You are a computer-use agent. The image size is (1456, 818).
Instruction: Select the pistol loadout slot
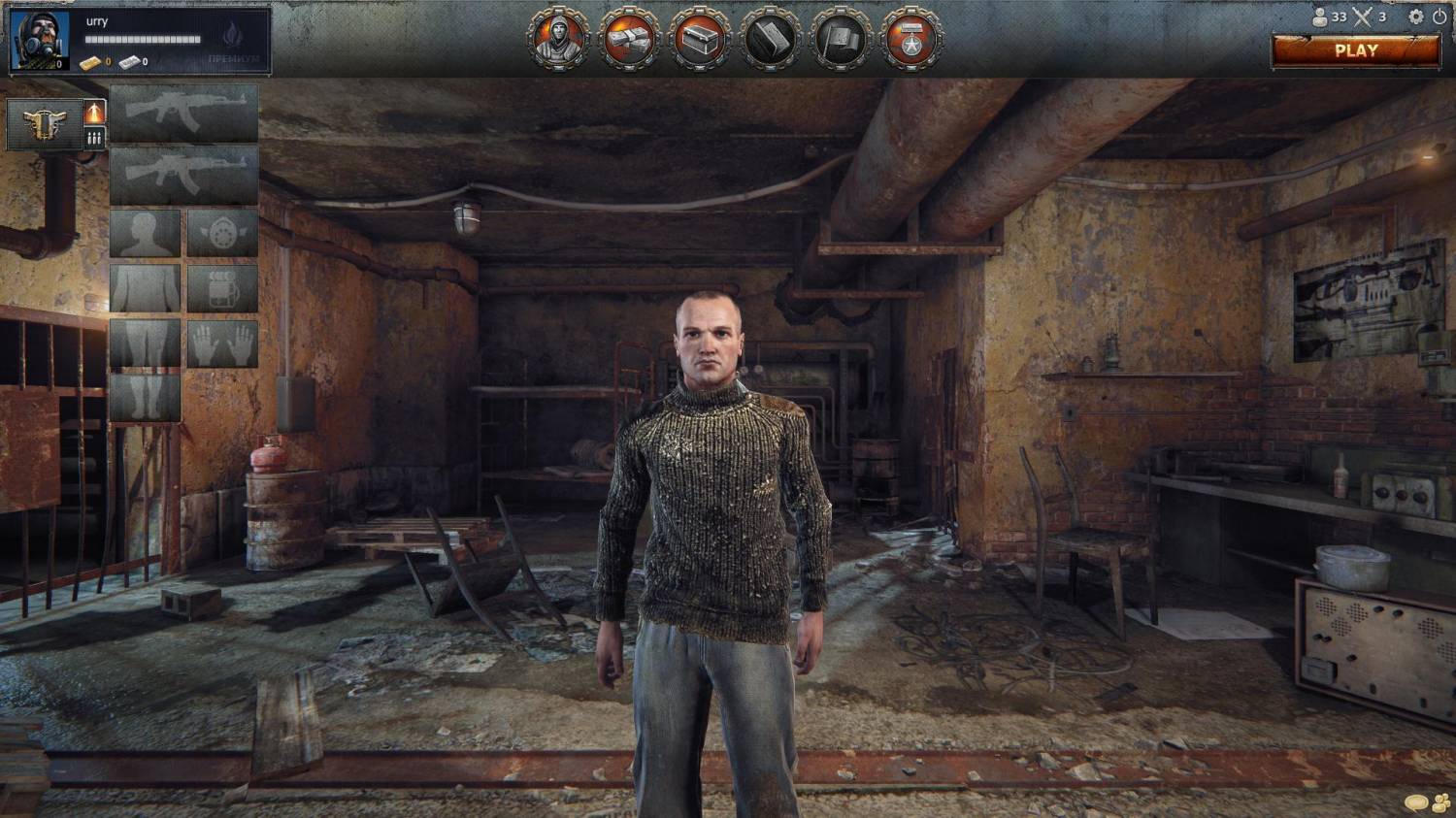45,124
